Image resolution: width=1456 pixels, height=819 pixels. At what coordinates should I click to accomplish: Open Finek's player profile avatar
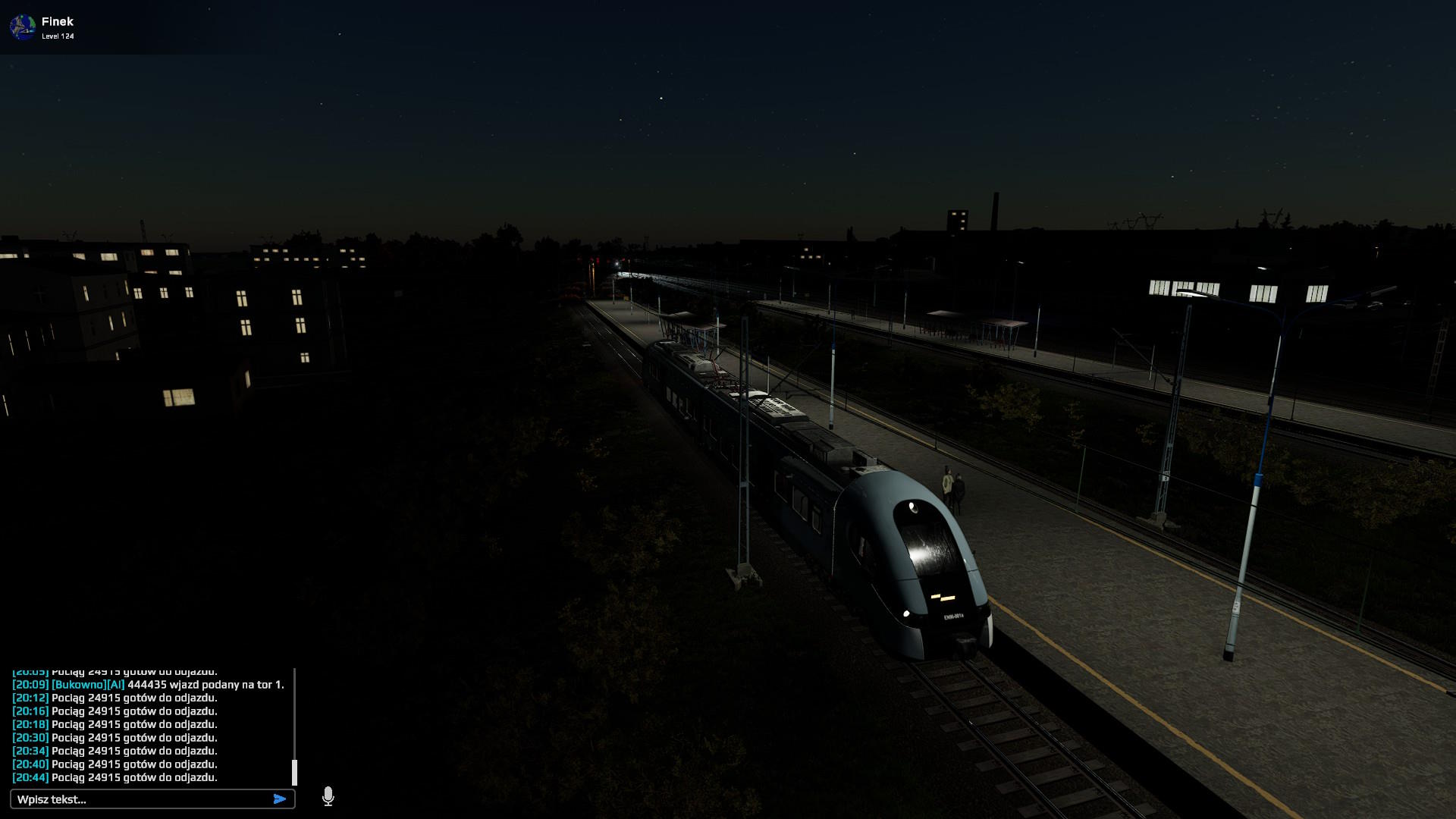click(23, 27)
